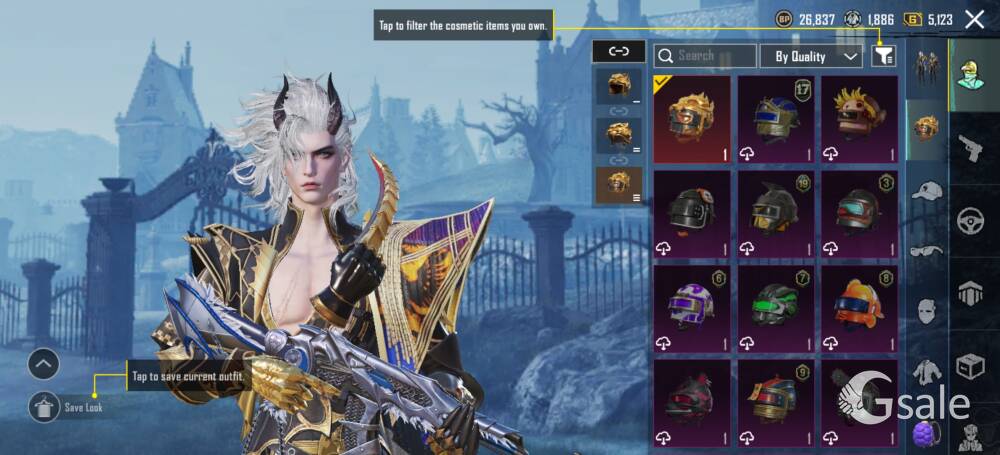
Task: Open the vehicle steering wheel category
Action: click(x=970, y=220)
